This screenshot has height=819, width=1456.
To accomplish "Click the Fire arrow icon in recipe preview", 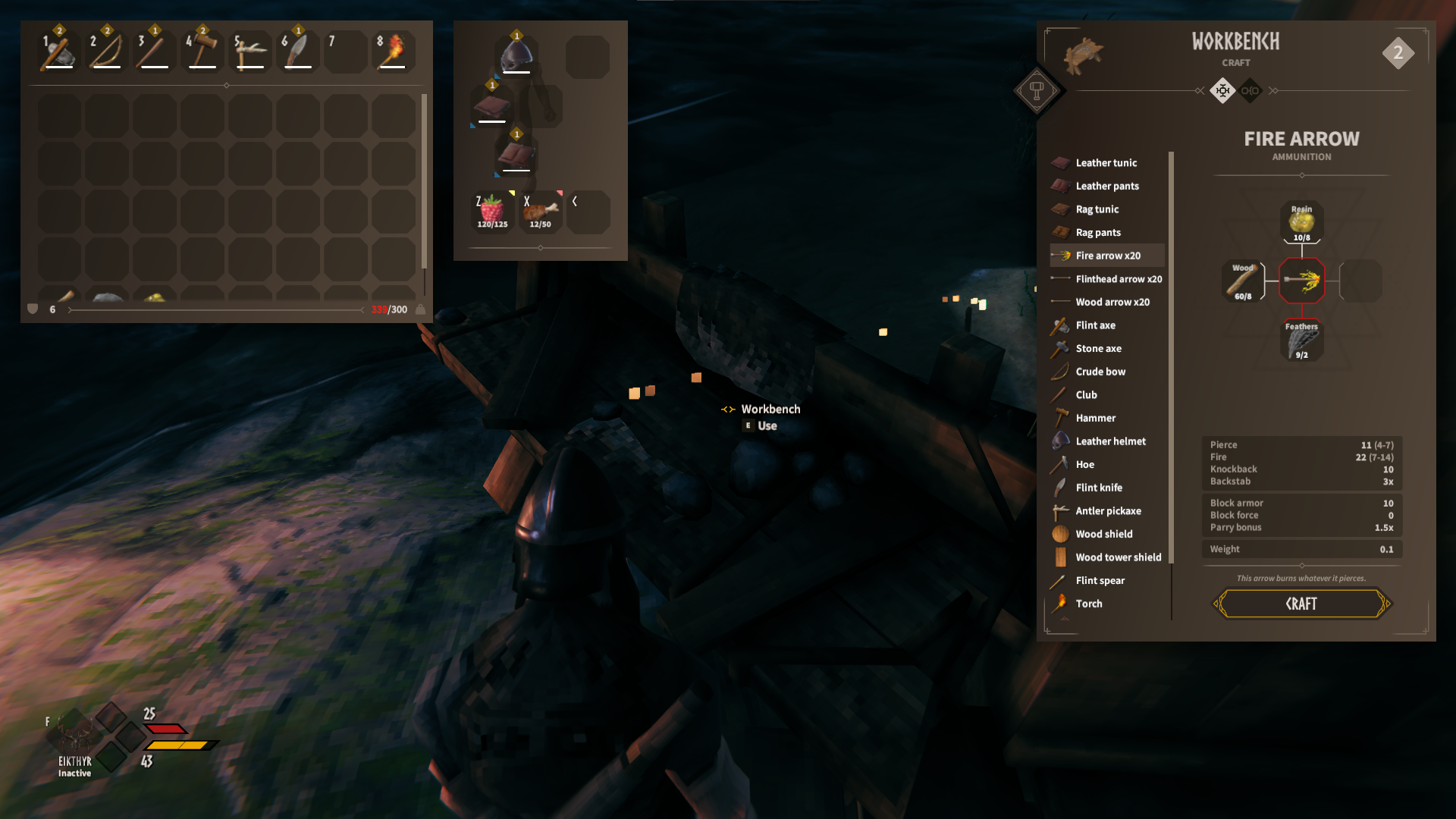I will point(1302,281).
